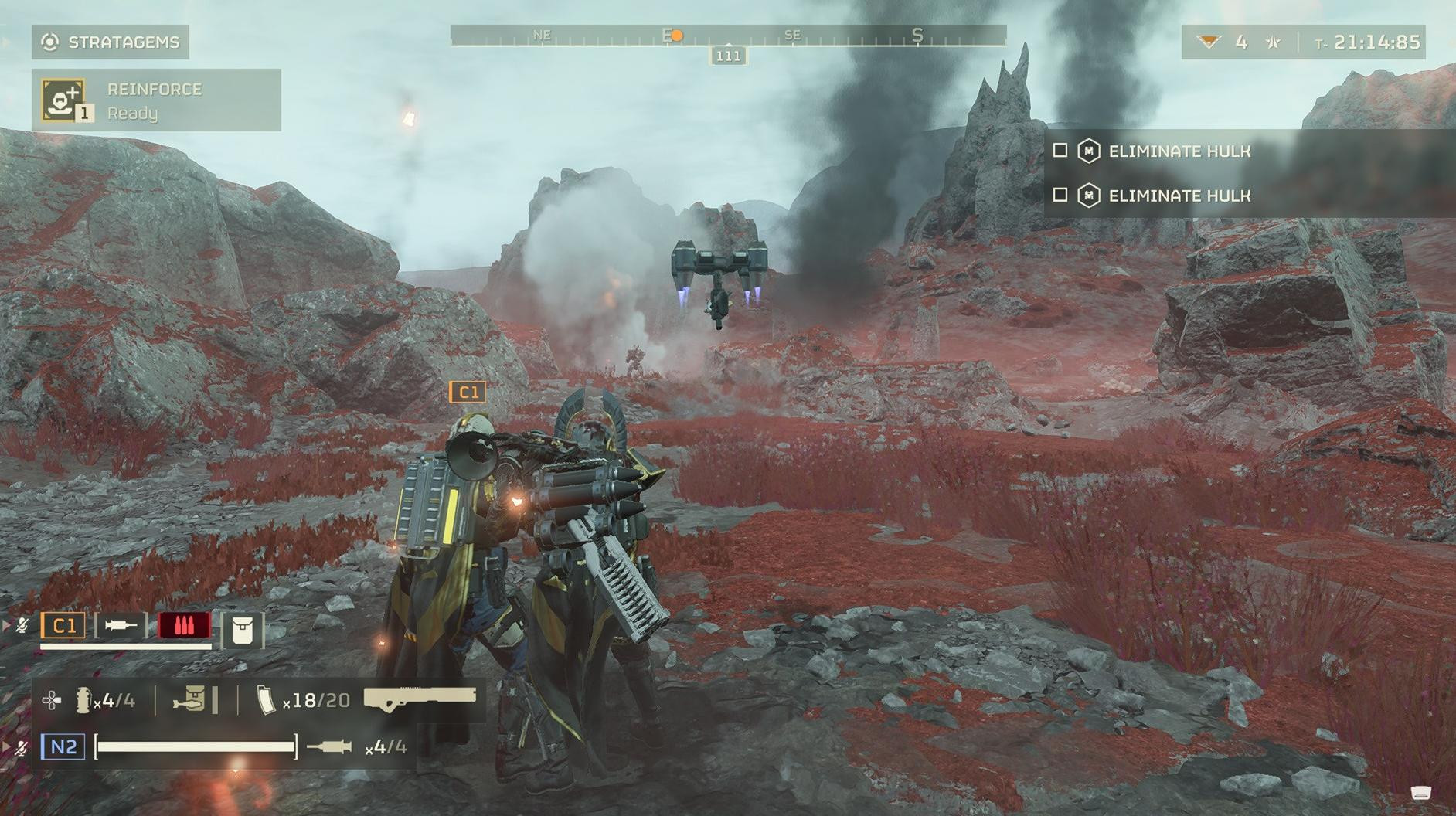Select the second Eliminate Hulk objective
This screenshot has width=1456, height=816.
pyautogui.click(x=1179, y=195)
